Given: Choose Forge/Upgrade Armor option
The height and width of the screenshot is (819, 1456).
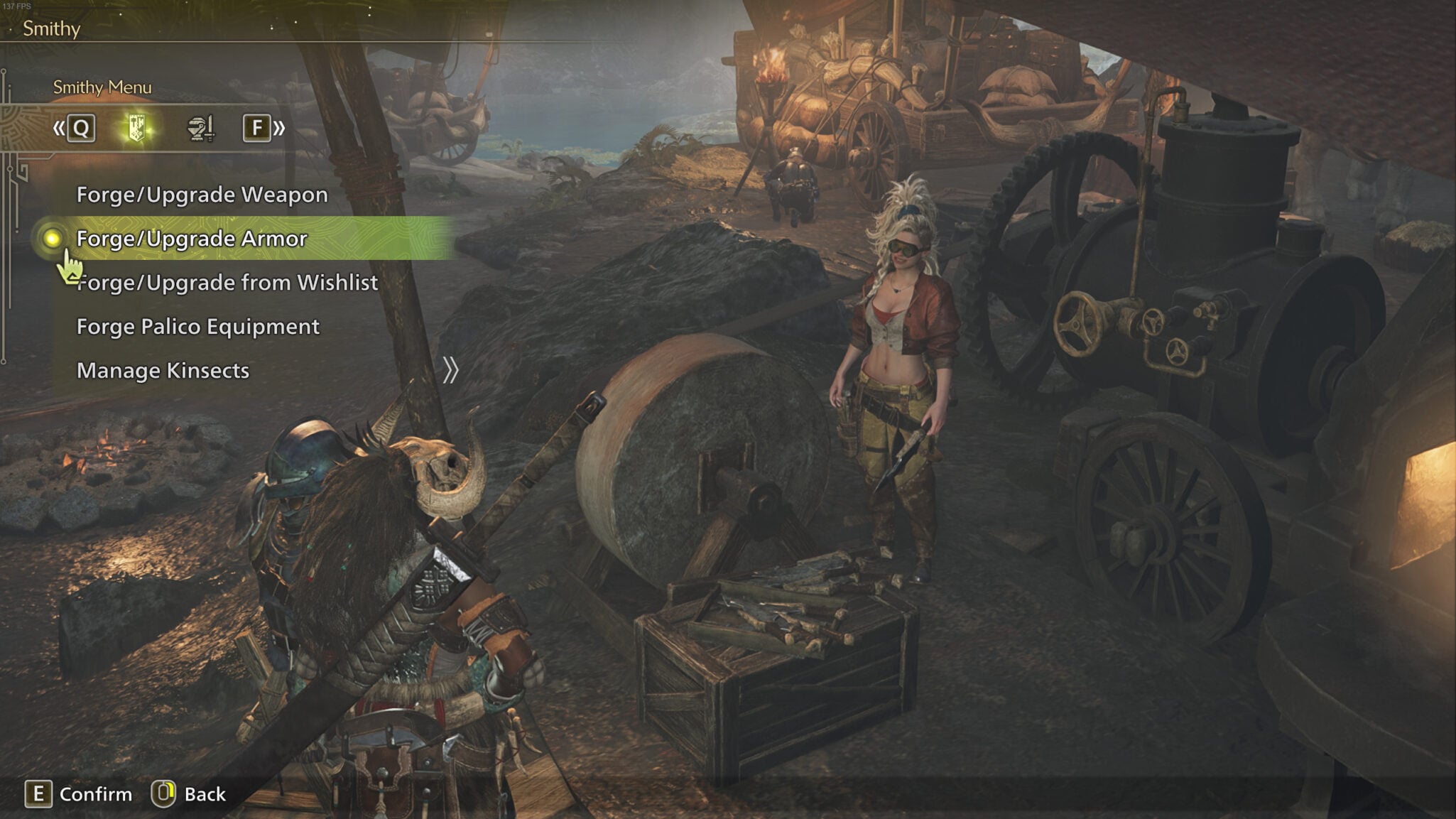Looking at the screenshot, I should [192, 239].
